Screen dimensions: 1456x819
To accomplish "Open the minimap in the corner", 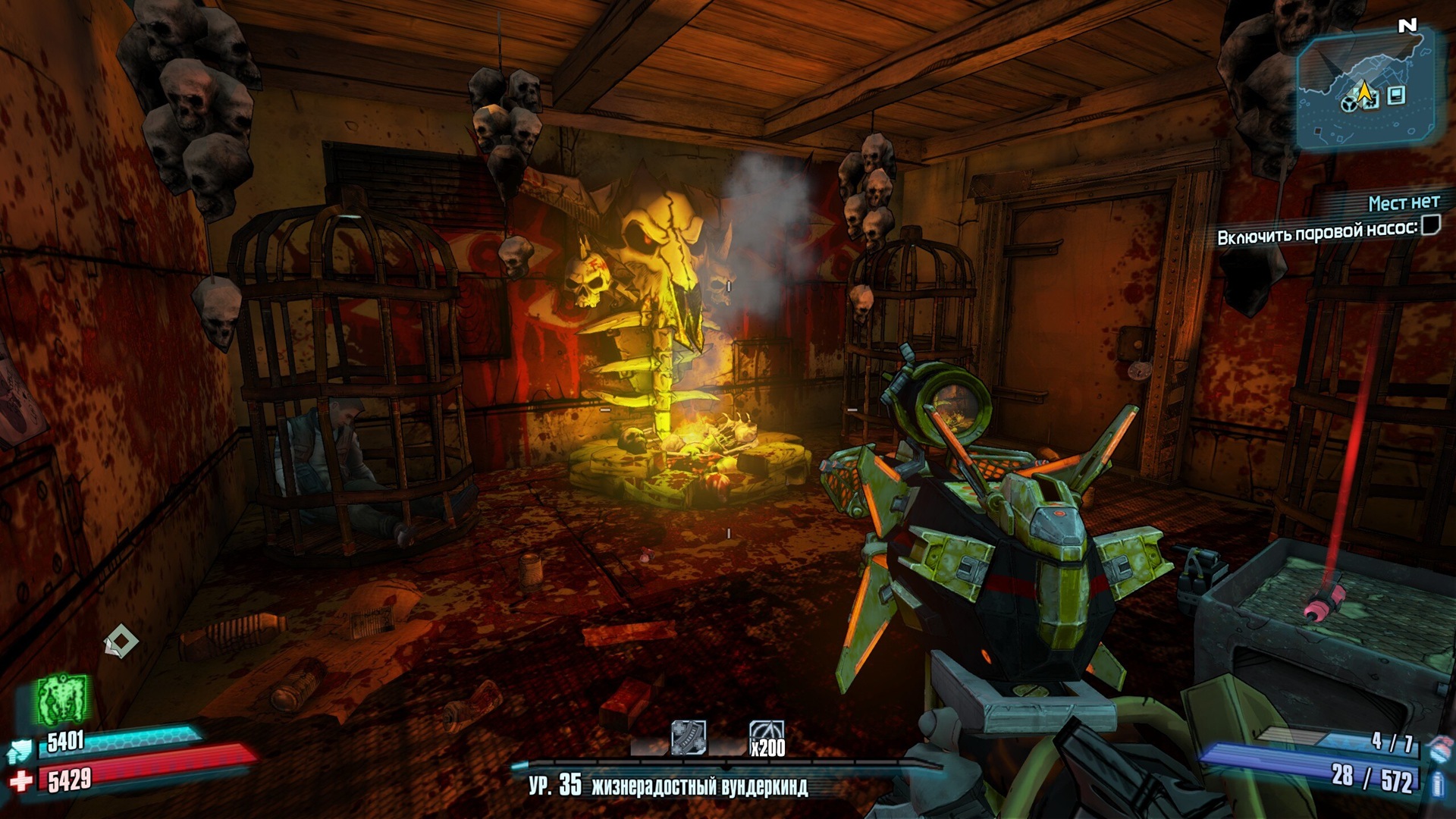I will pos(1365,89).
